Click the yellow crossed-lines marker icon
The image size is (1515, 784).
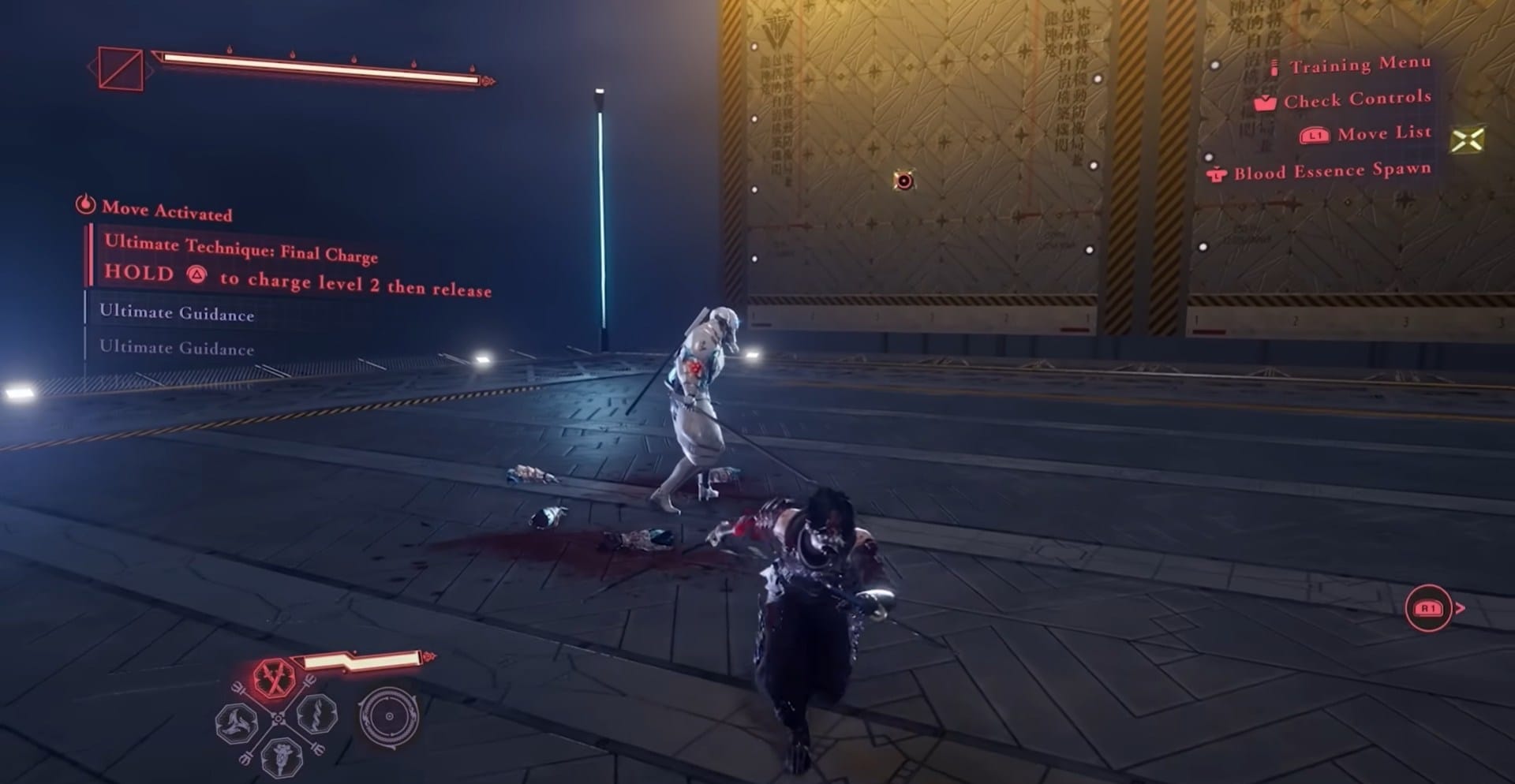tap(1467, 140)
